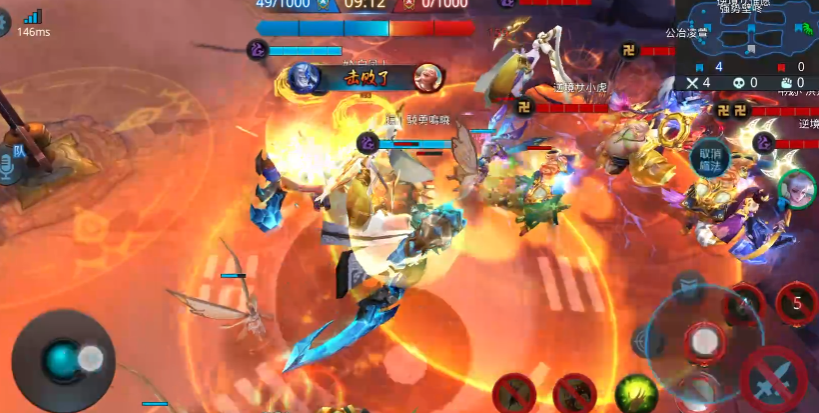The image size is (819, 413).
Task: Tap the 取消施法 cancel-cast button
Action: (x=709, y=160)
